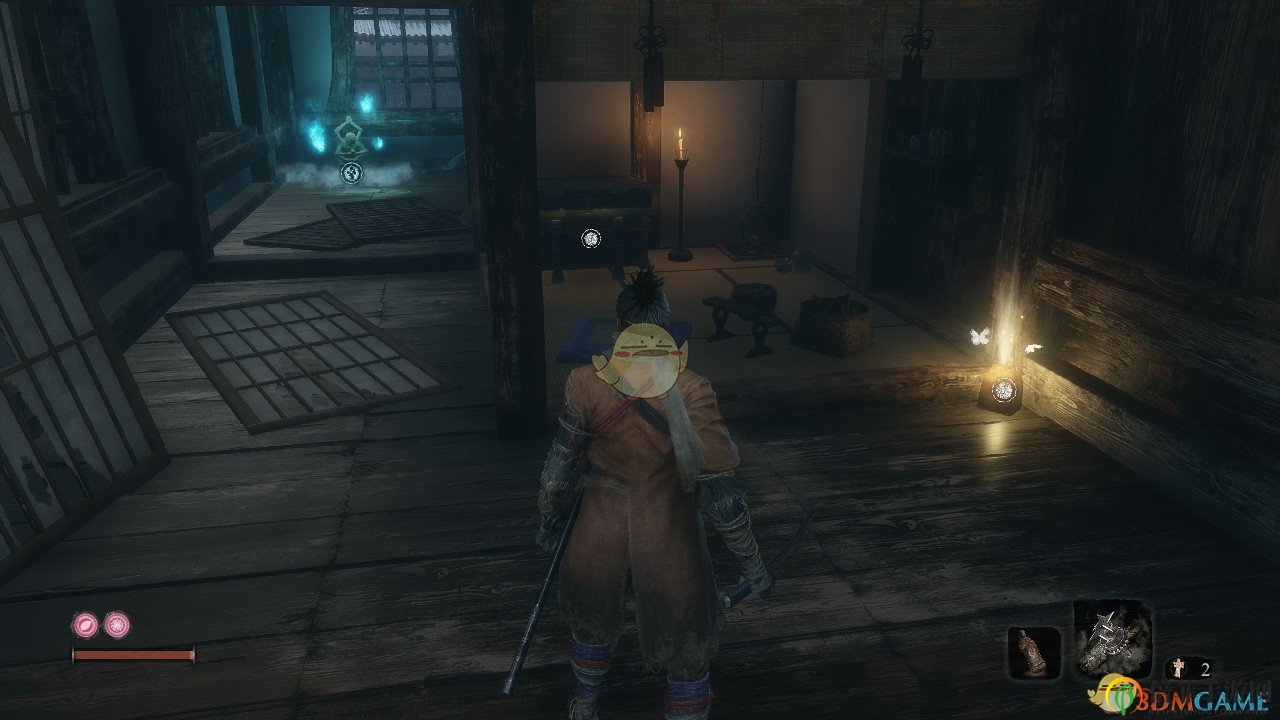Select the petal-marked resurrection node
The height and width of the screenshot is (720, 1280).
click(85, 626)
